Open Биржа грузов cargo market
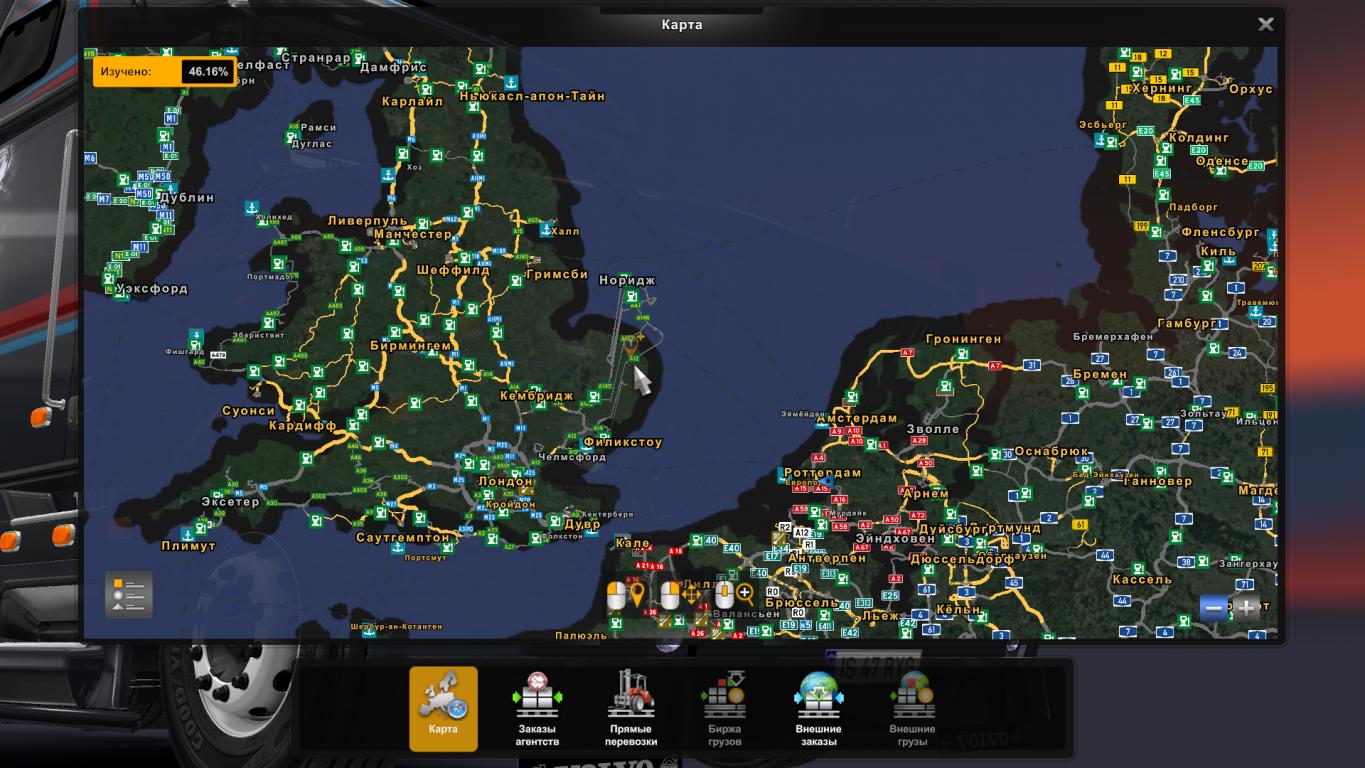 click(x=724, y=709)
